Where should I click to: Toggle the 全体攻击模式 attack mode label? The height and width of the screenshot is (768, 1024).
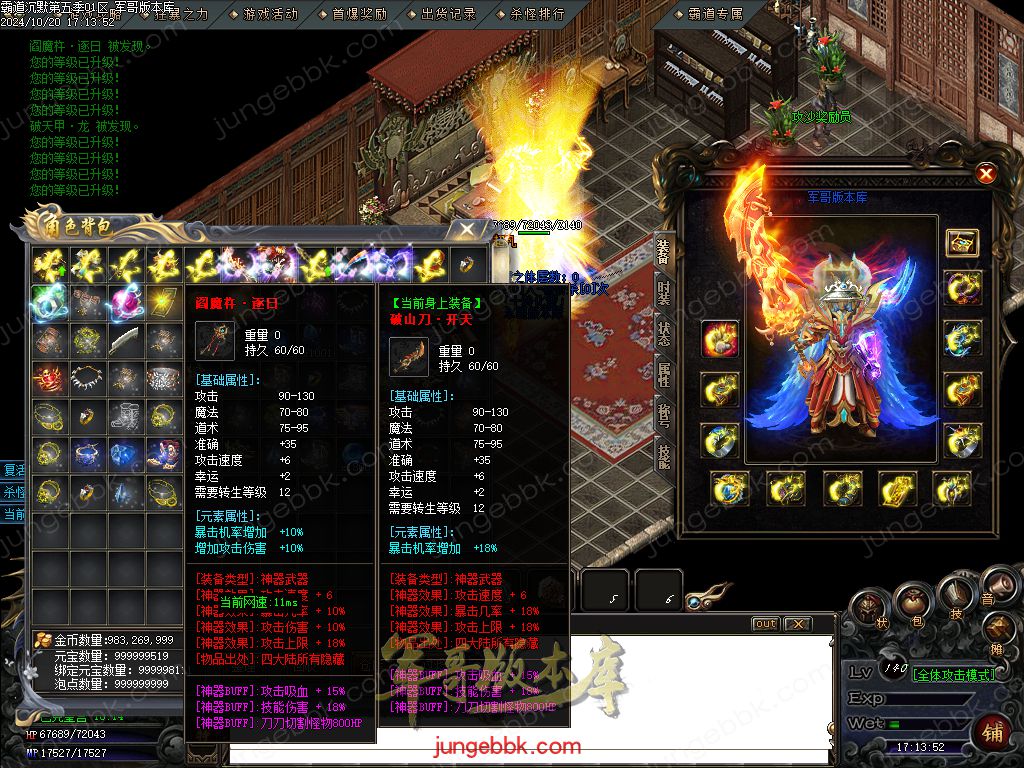click(x=954, y=674)
